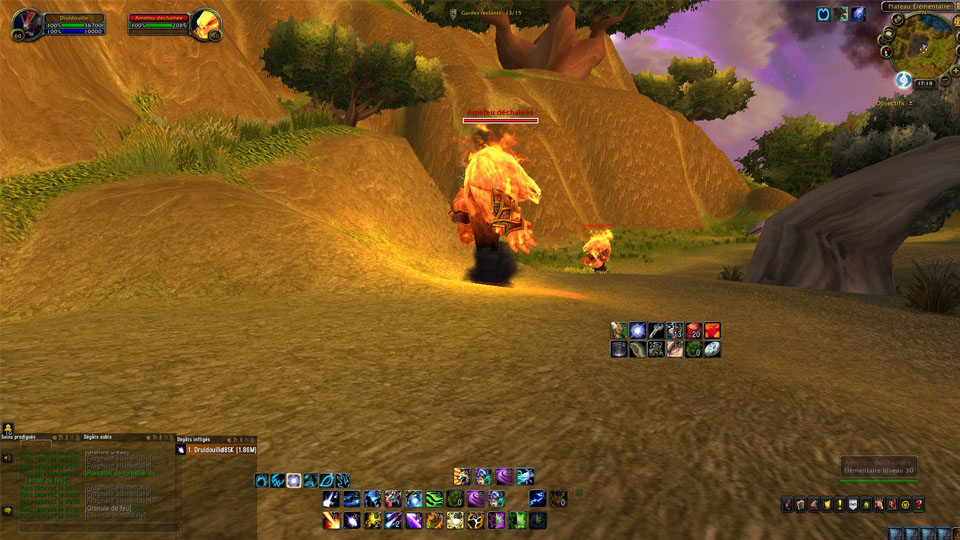Use the red item with 20 charges
This screenshot has width=960, height=540.
click(x=694, y=330)
